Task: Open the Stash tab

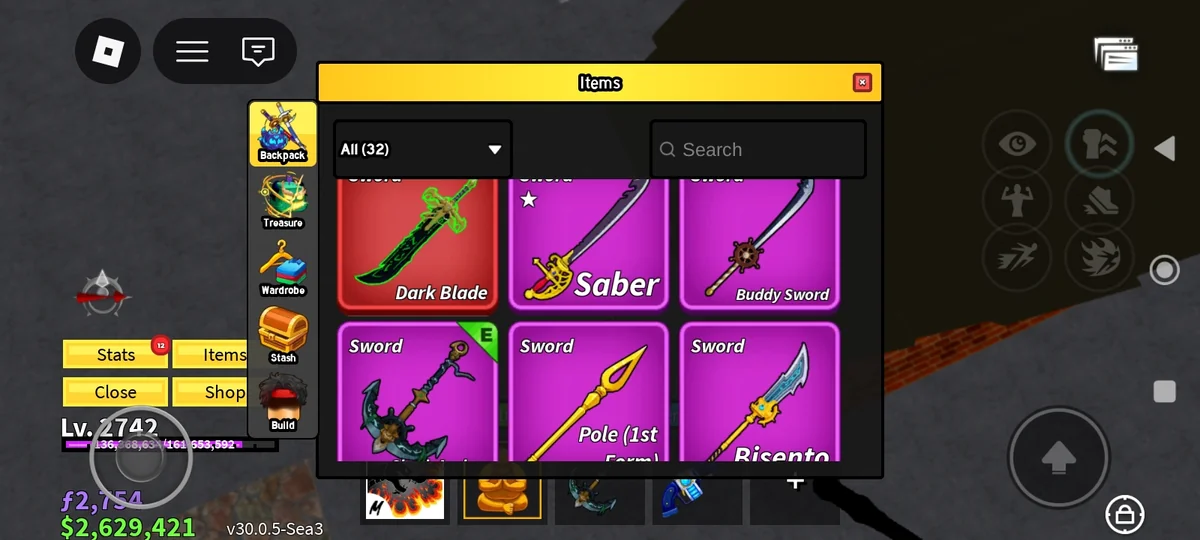Action: [283, 336]
